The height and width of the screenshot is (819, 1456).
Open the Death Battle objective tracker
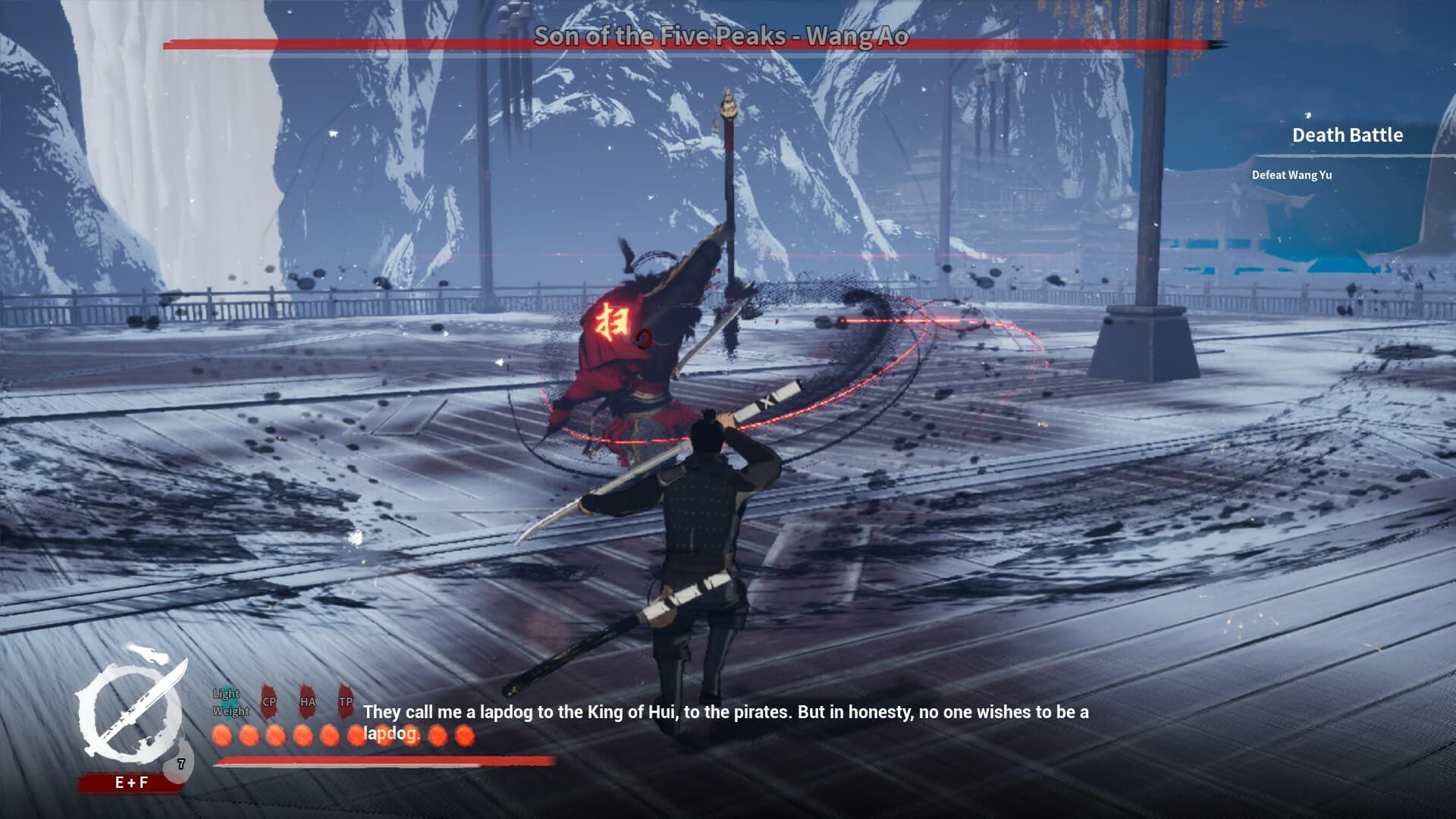[1347, 136]
